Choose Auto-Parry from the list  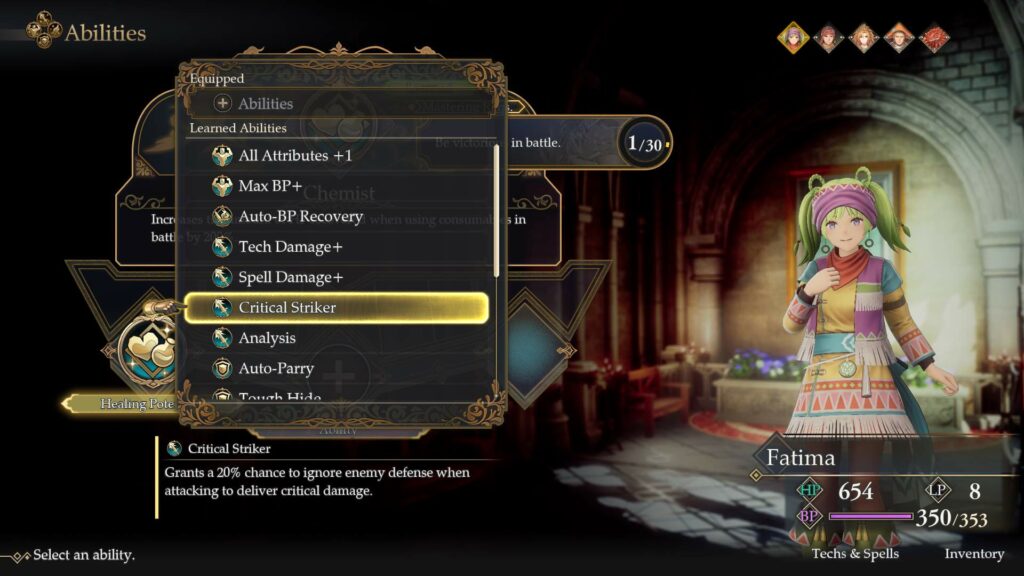point(276,369)
